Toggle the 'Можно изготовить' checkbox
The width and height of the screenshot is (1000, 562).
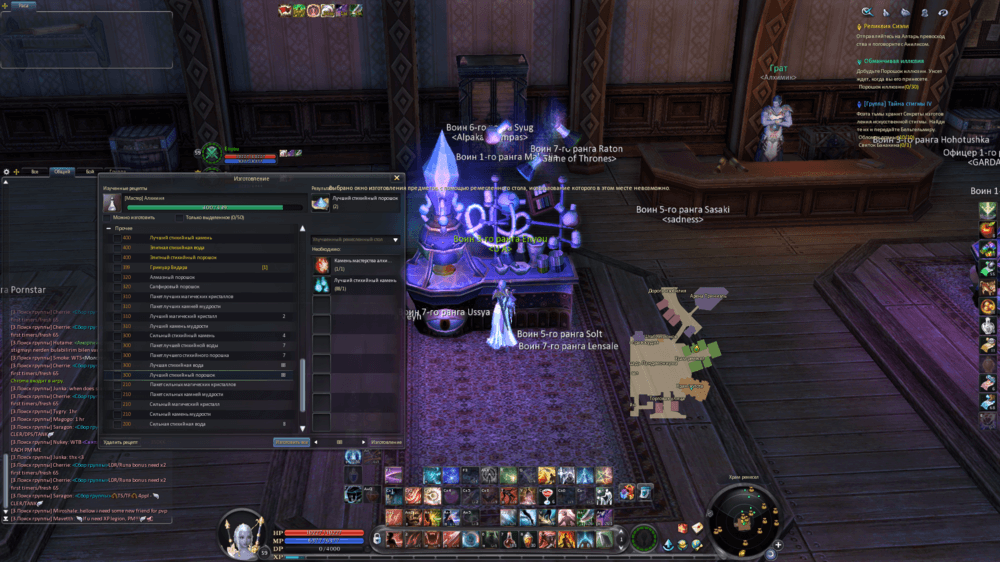pyautogui.click(x=107, y=217)
